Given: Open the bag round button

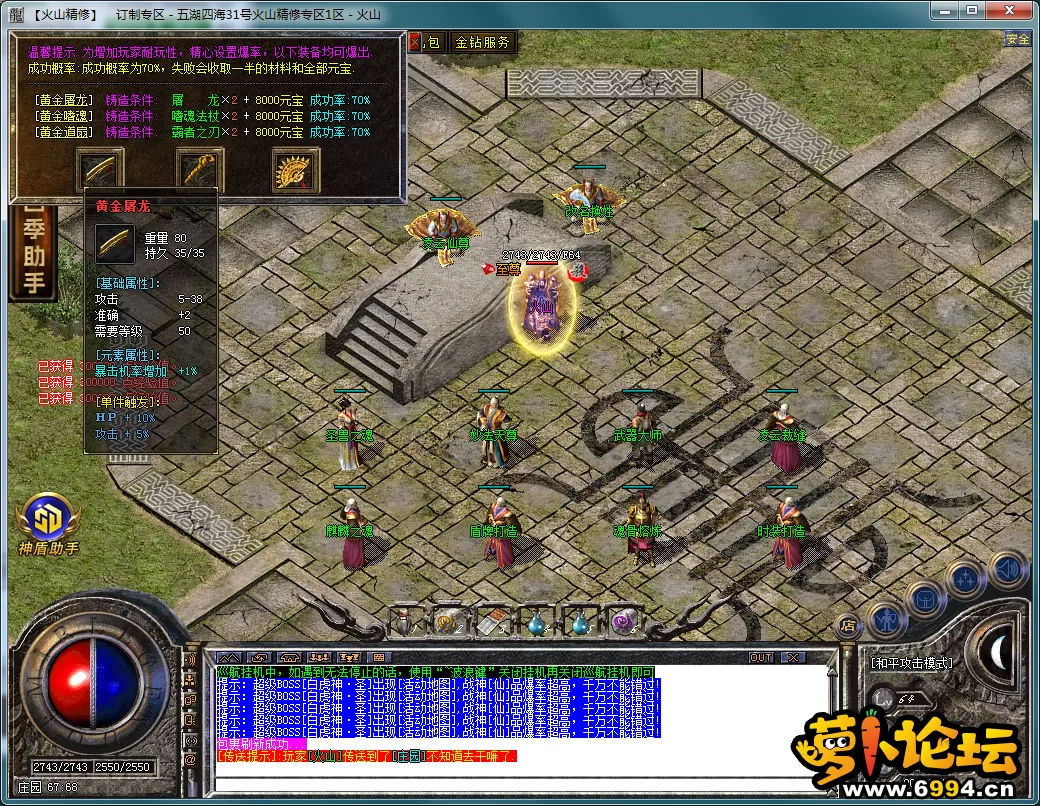Looking at the screenshot, I should [x=926, y=599].
